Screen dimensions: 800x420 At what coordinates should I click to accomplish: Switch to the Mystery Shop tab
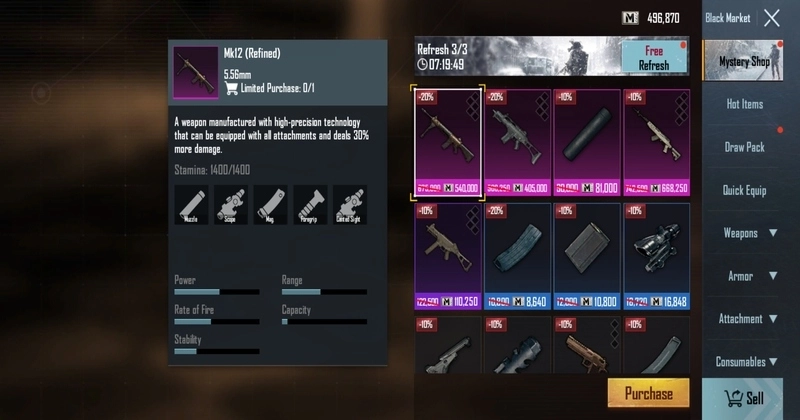click(x=743, y=62)
